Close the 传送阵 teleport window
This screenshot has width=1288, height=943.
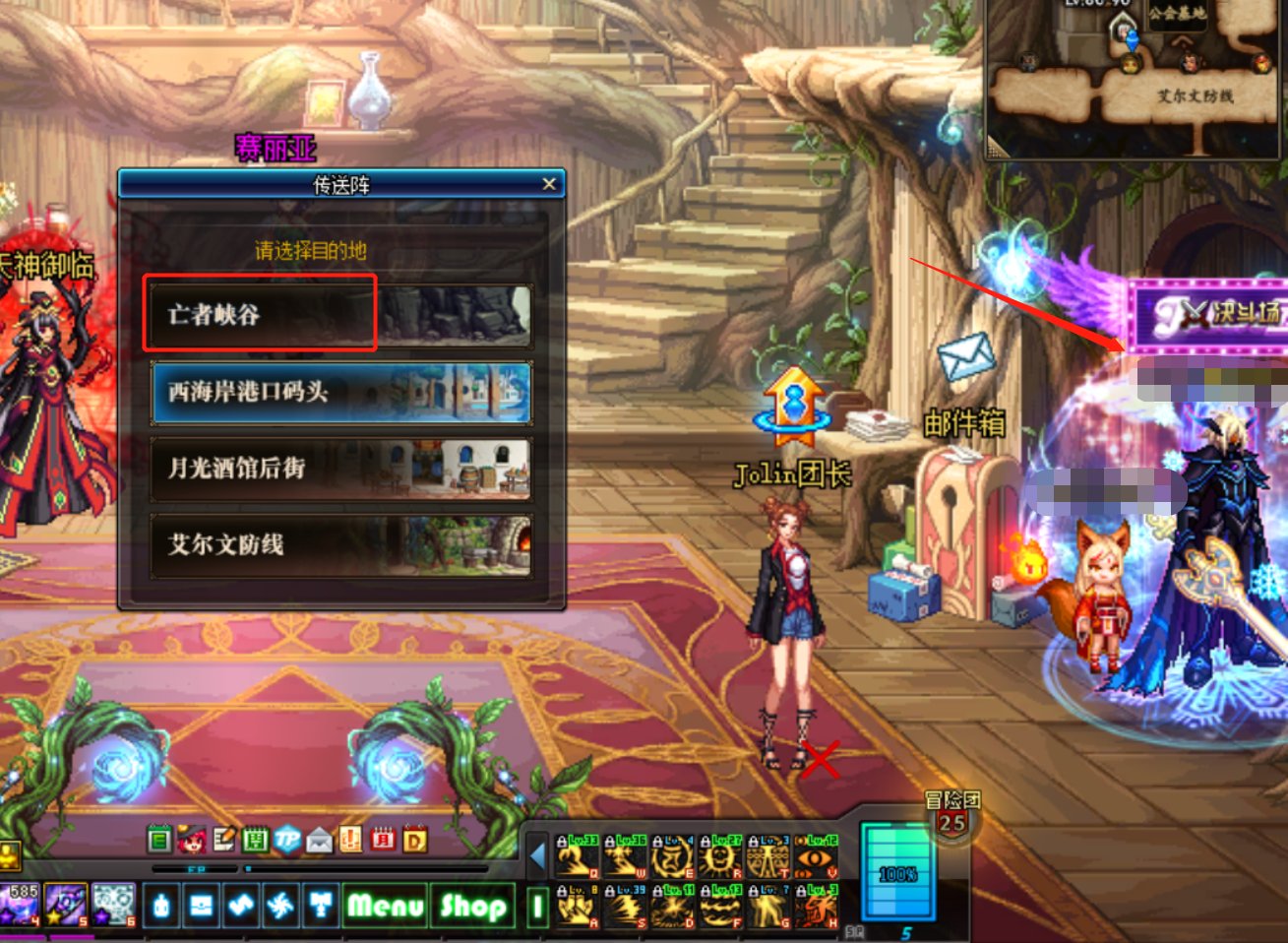coord(549,184)
